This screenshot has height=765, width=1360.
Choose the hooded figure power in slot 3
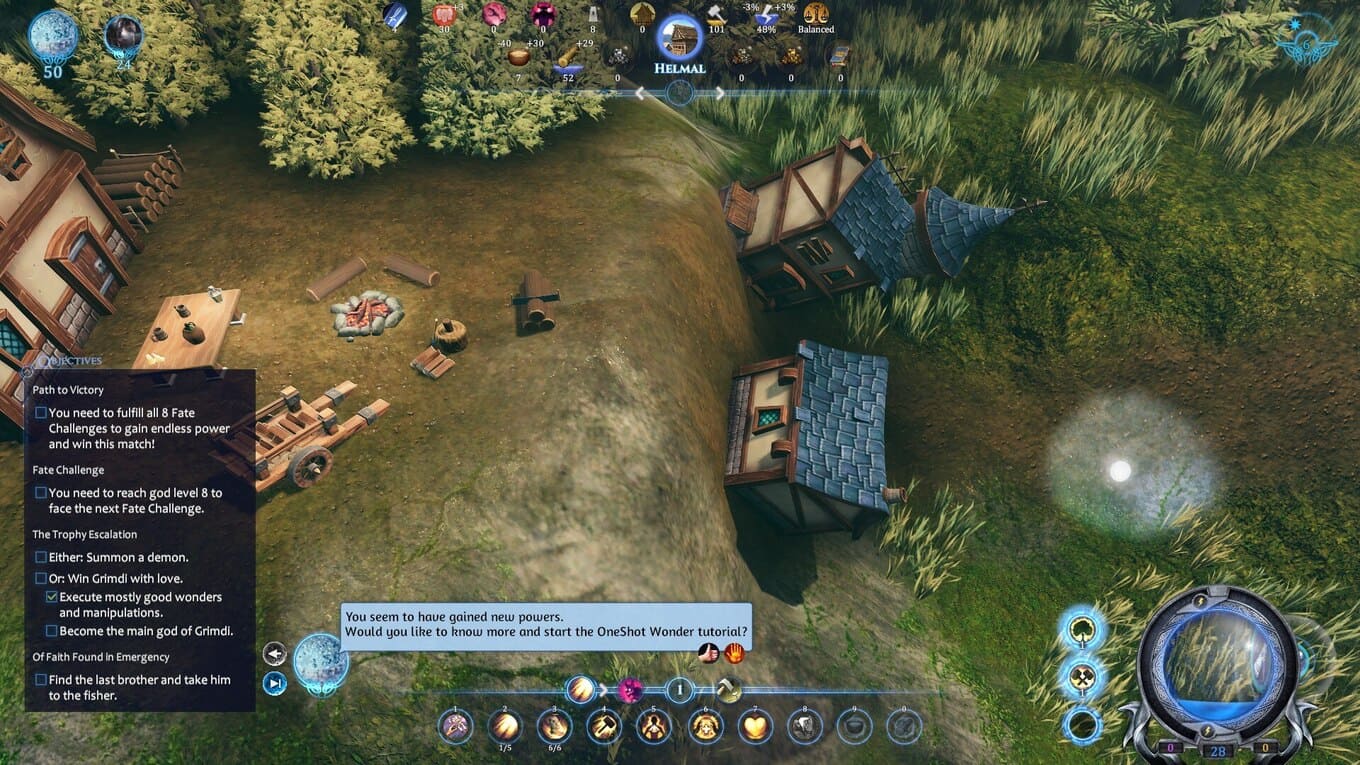click(554, 726)
